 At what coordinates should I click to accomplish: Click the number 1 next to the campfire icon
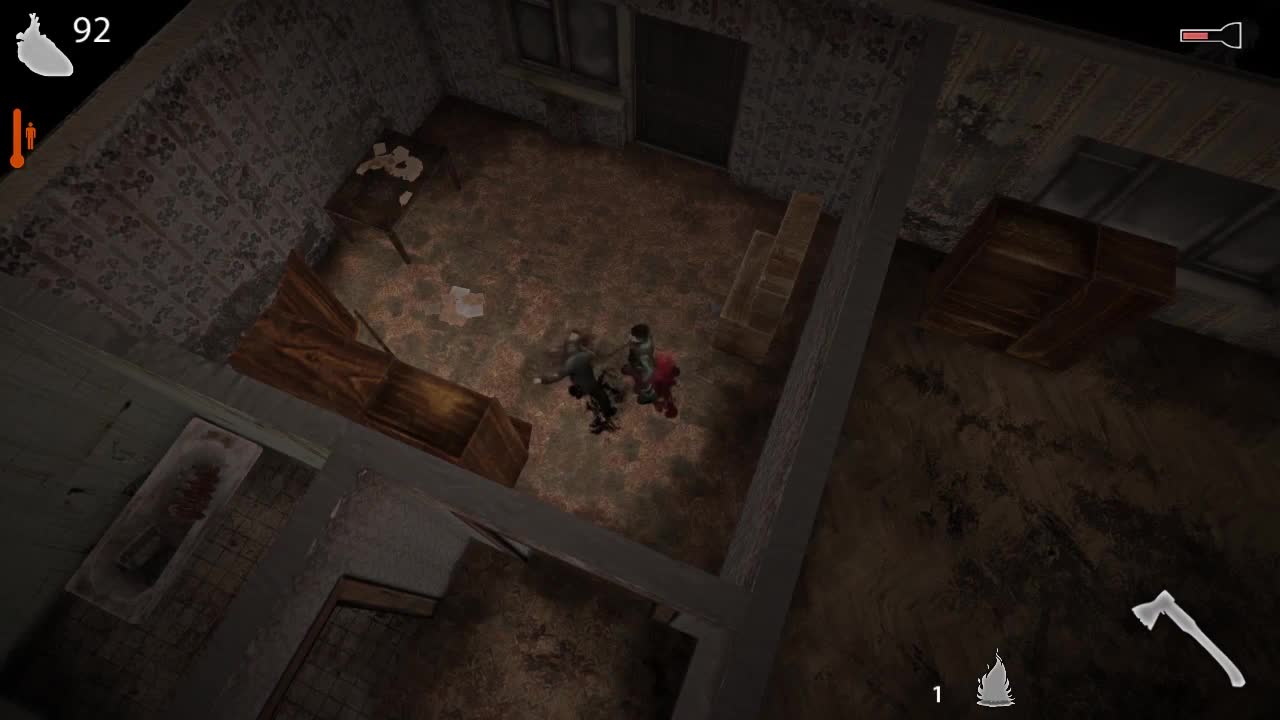click(938, 692)
